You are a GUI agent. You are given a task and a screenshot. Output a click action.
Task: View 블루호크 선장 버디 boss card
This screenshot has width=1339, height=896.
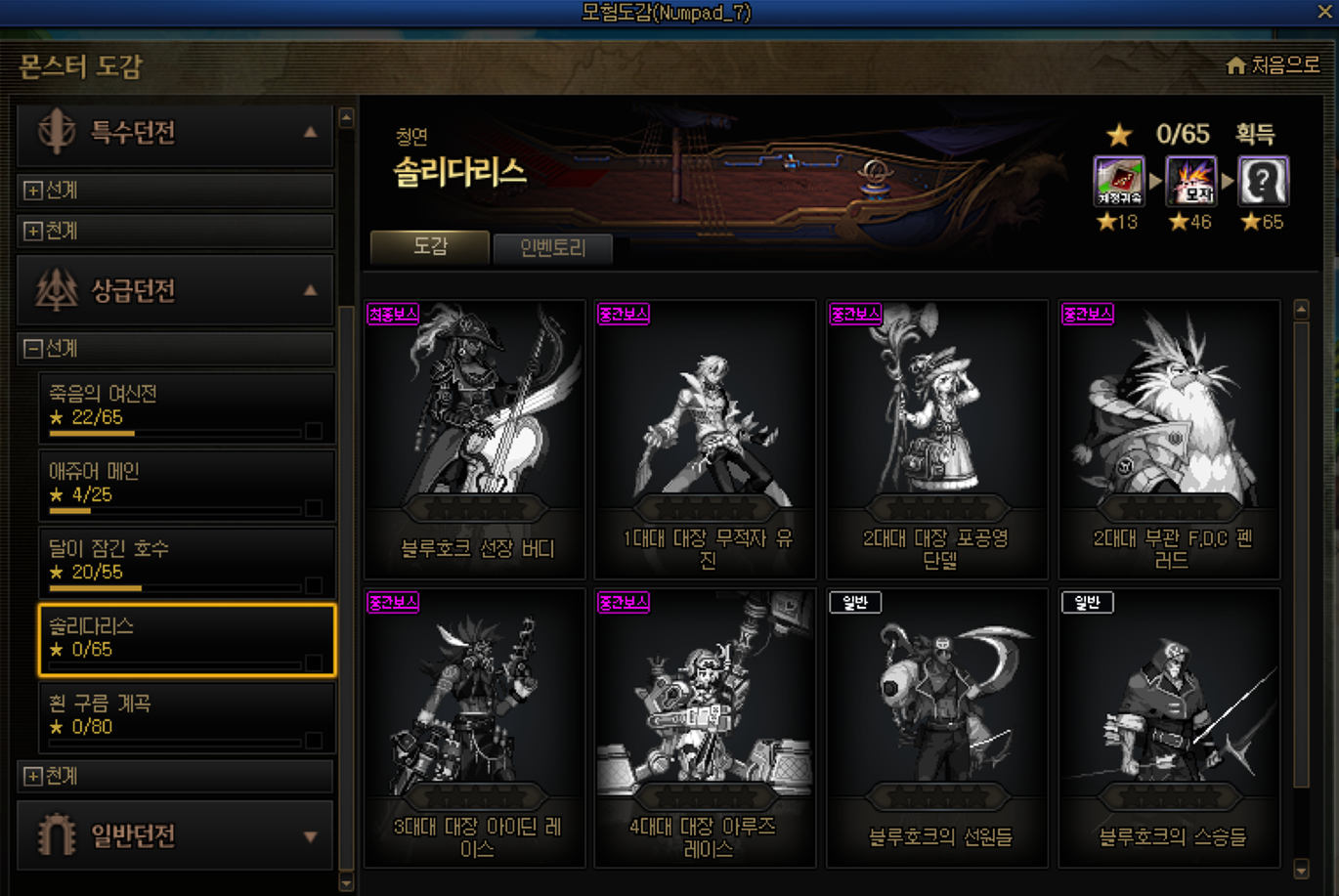[x=475, y=439]
